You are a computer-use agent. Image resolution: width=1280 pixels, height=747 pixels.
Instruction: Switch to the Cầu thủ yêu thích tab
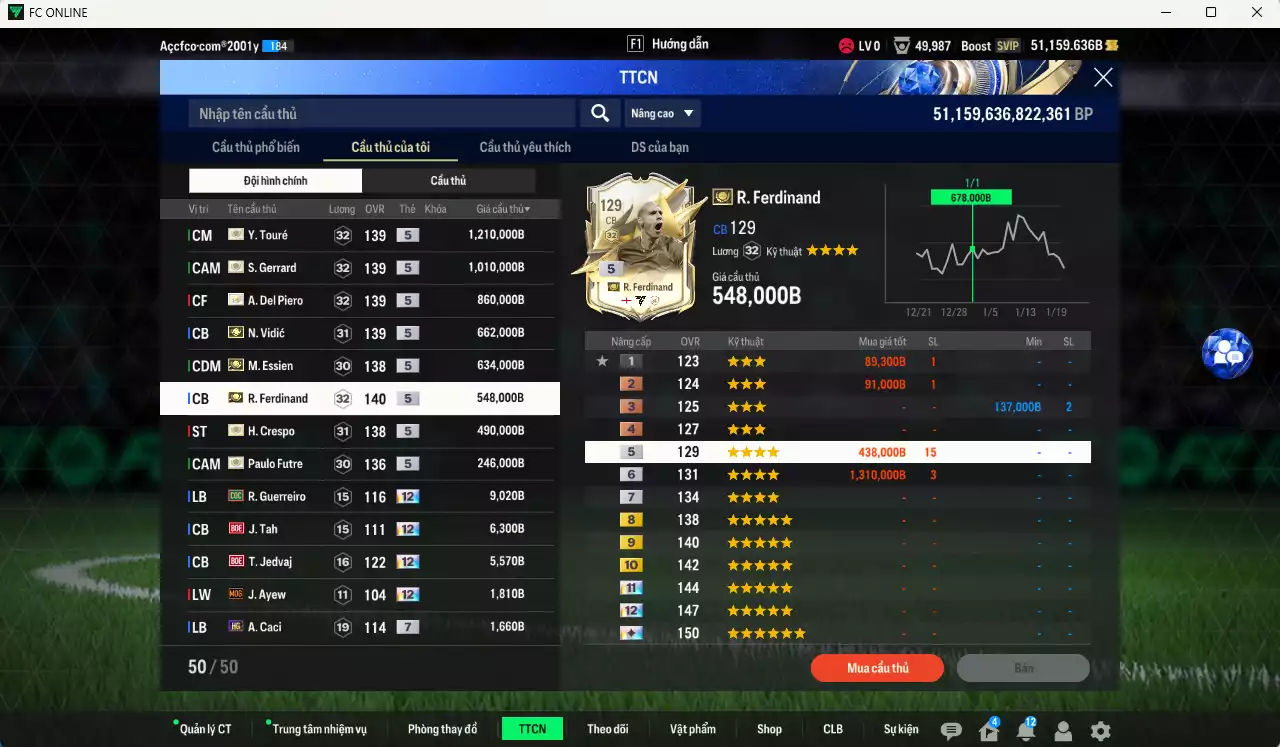(x=525, y=146)
